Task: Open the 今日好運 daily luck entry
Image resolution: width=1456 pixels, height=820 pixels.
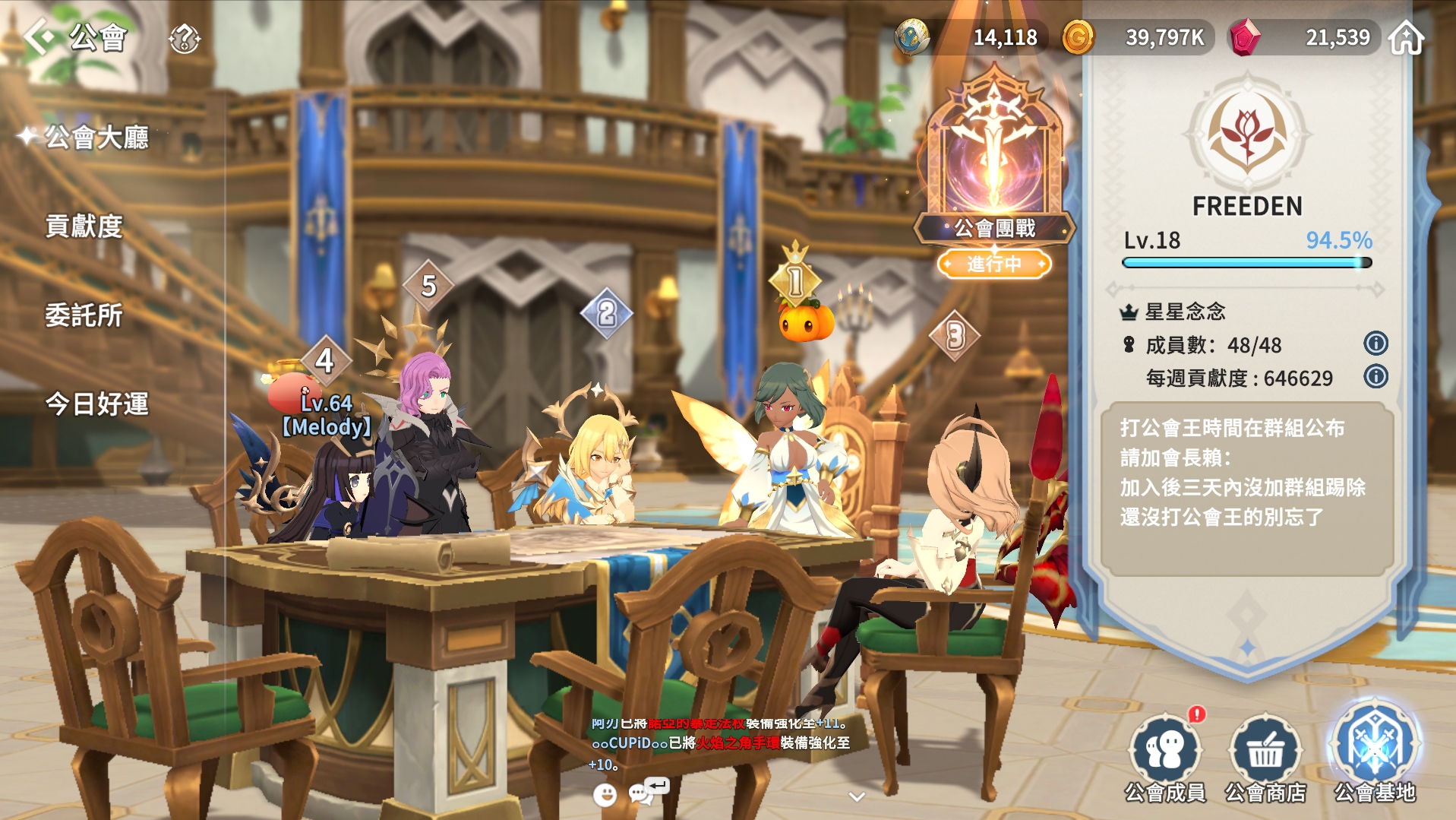Action: tap(96, 404)
